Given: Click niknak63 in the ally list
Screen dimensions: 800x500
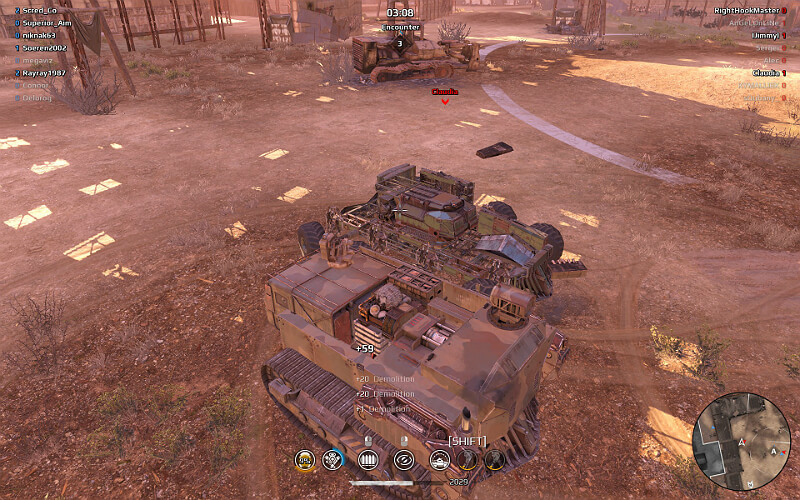Looking at the screenshot, I should pyautogui.click(x=42, y=35).
